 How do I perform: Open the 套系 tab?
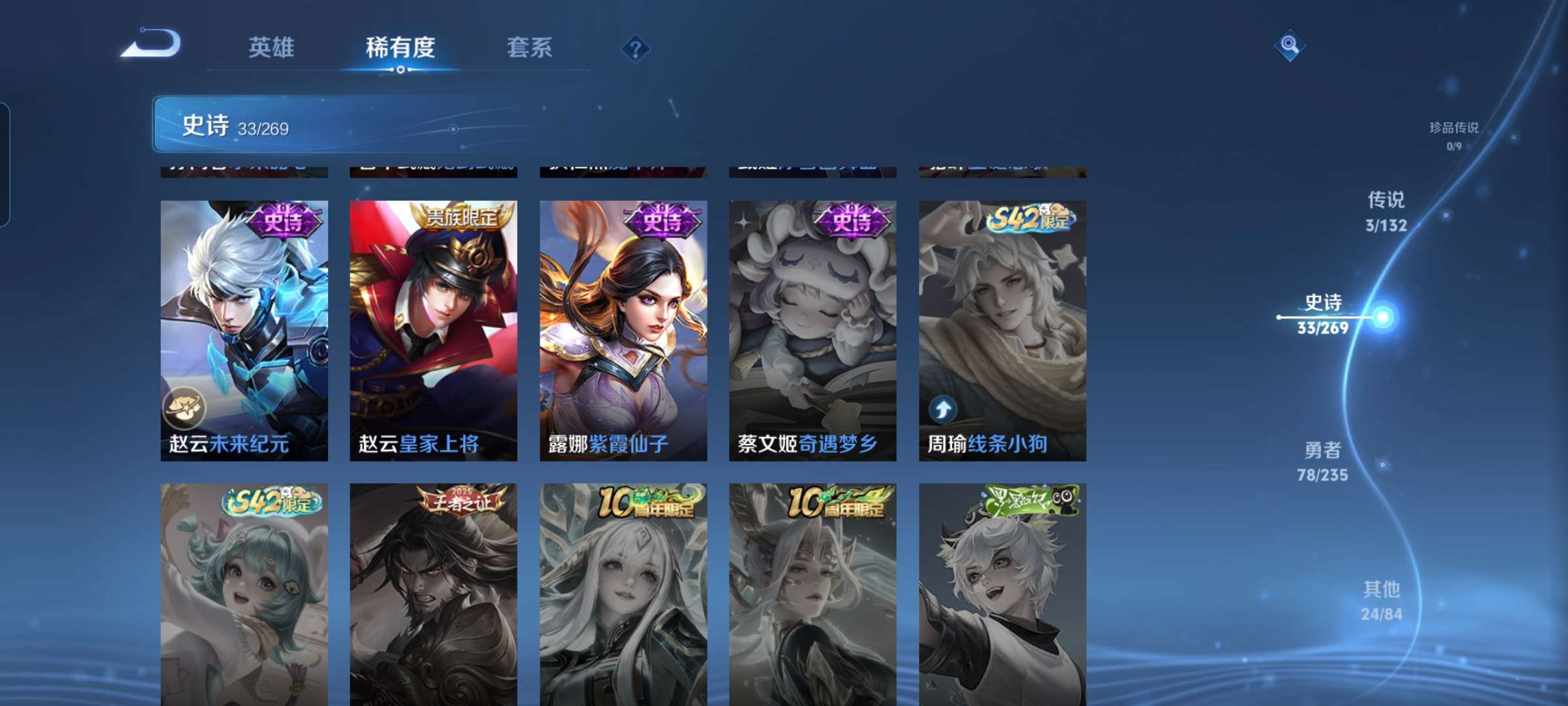(x=529, y=48)
